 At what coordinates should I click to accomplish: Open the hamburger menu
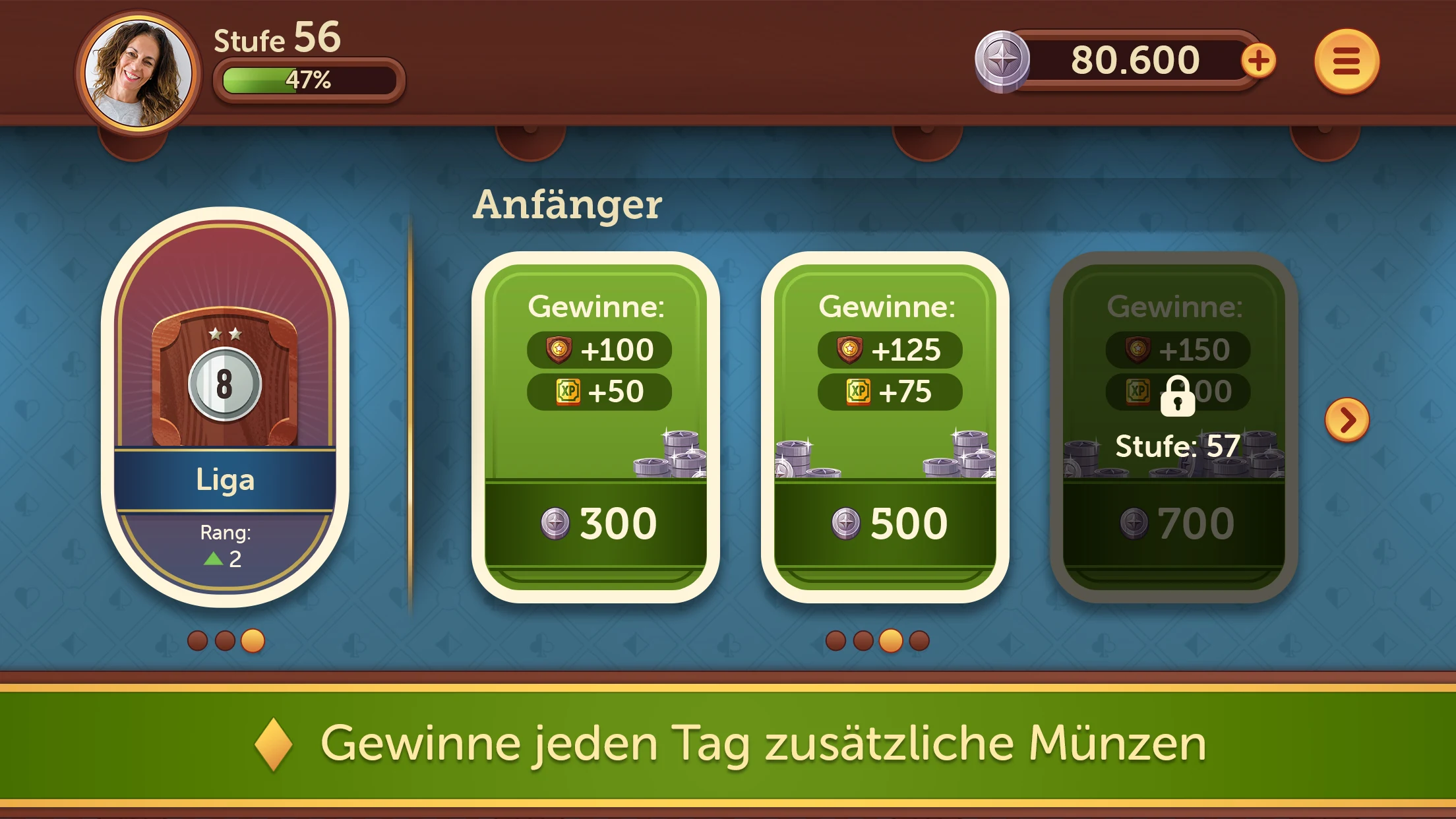(1345, 61)
